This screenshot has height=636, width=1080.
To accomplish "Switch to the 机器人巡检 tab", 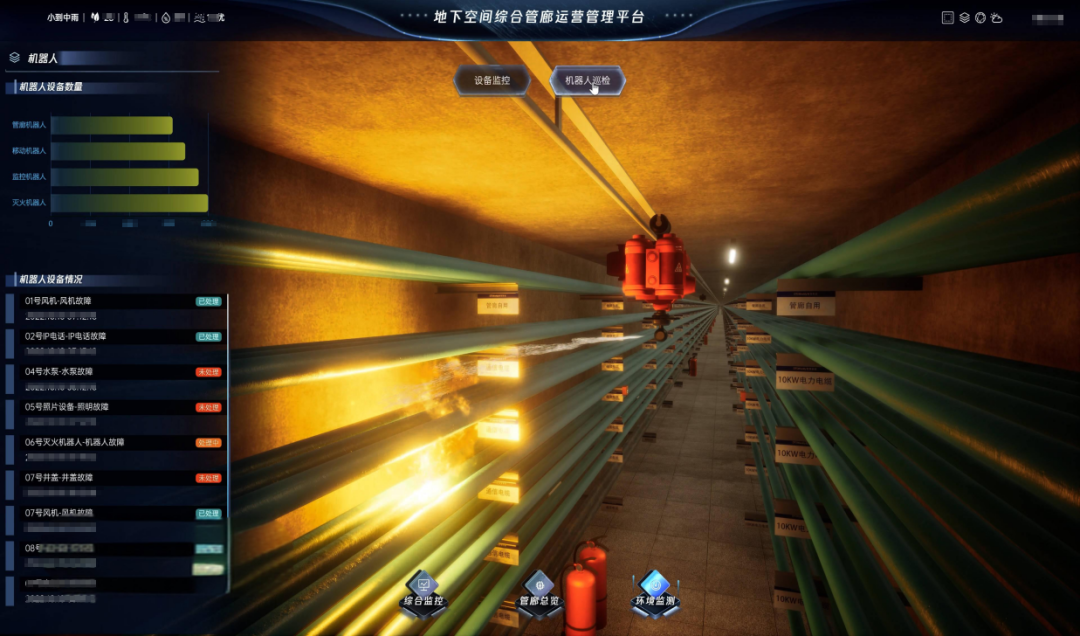I will (x=587, y=81).
